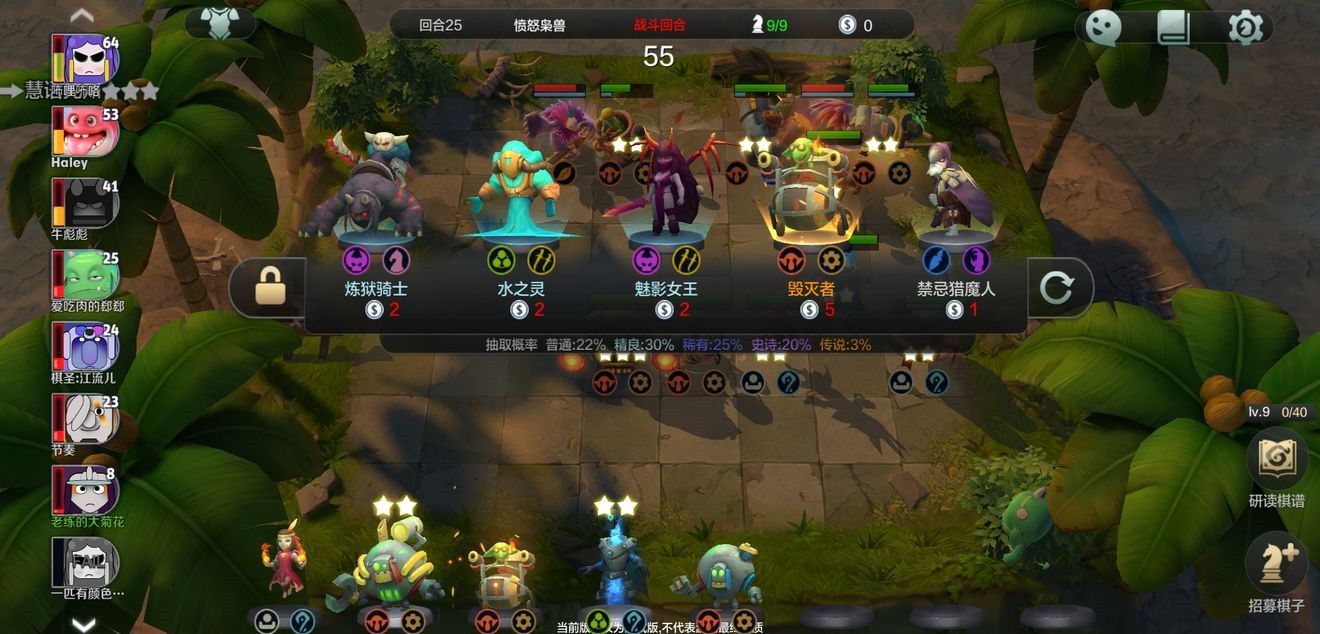Refresh the shop with the reroll arrow
This screenshot has height=634, width=1320.
pyautogui.click(x=1056, y=289)
